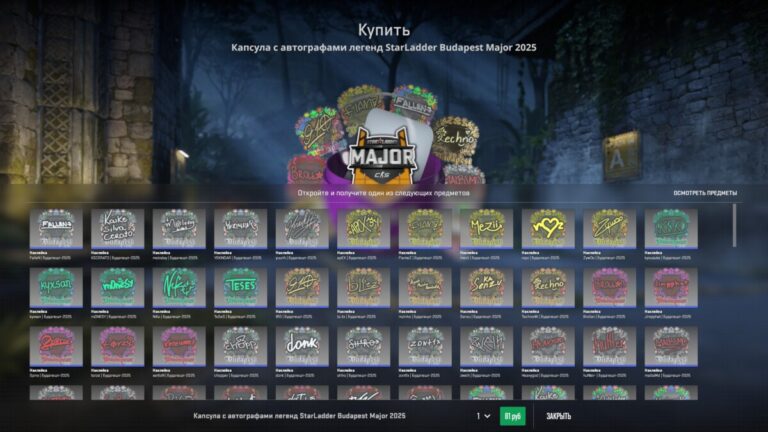Viewport: 768px width, 432px height.
Task: Close the purchase screen with ЗАКРЫТЬ
Action: [559, 416]
